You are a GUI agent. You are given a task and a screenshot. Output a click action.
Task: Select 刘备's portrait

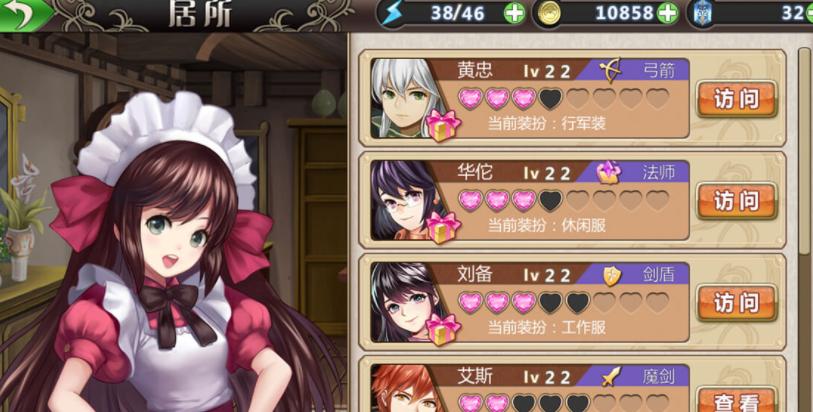(x=405, y=297)
